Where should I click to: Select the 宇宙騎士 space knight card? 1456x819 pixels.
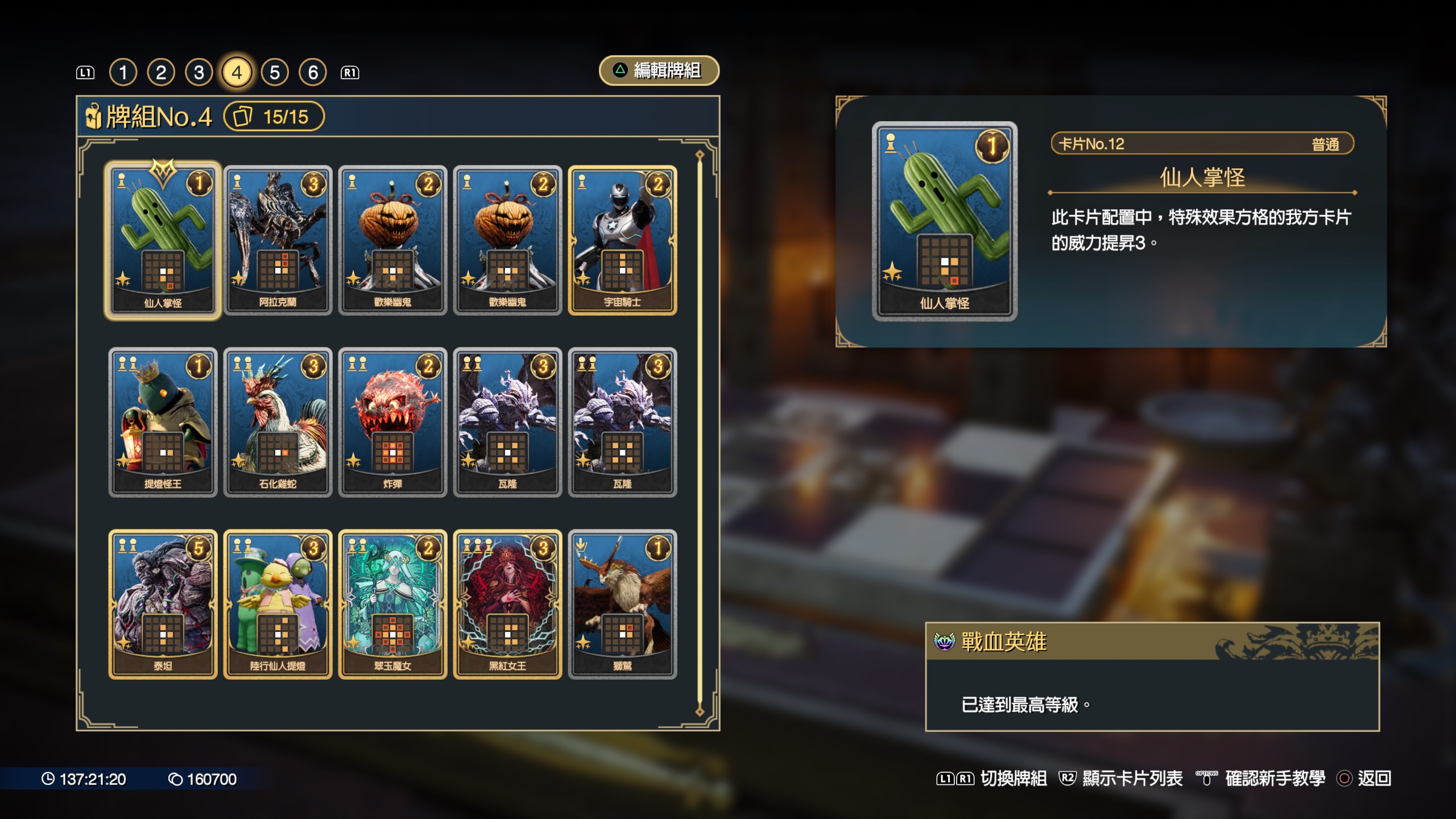tap(622, 240)
